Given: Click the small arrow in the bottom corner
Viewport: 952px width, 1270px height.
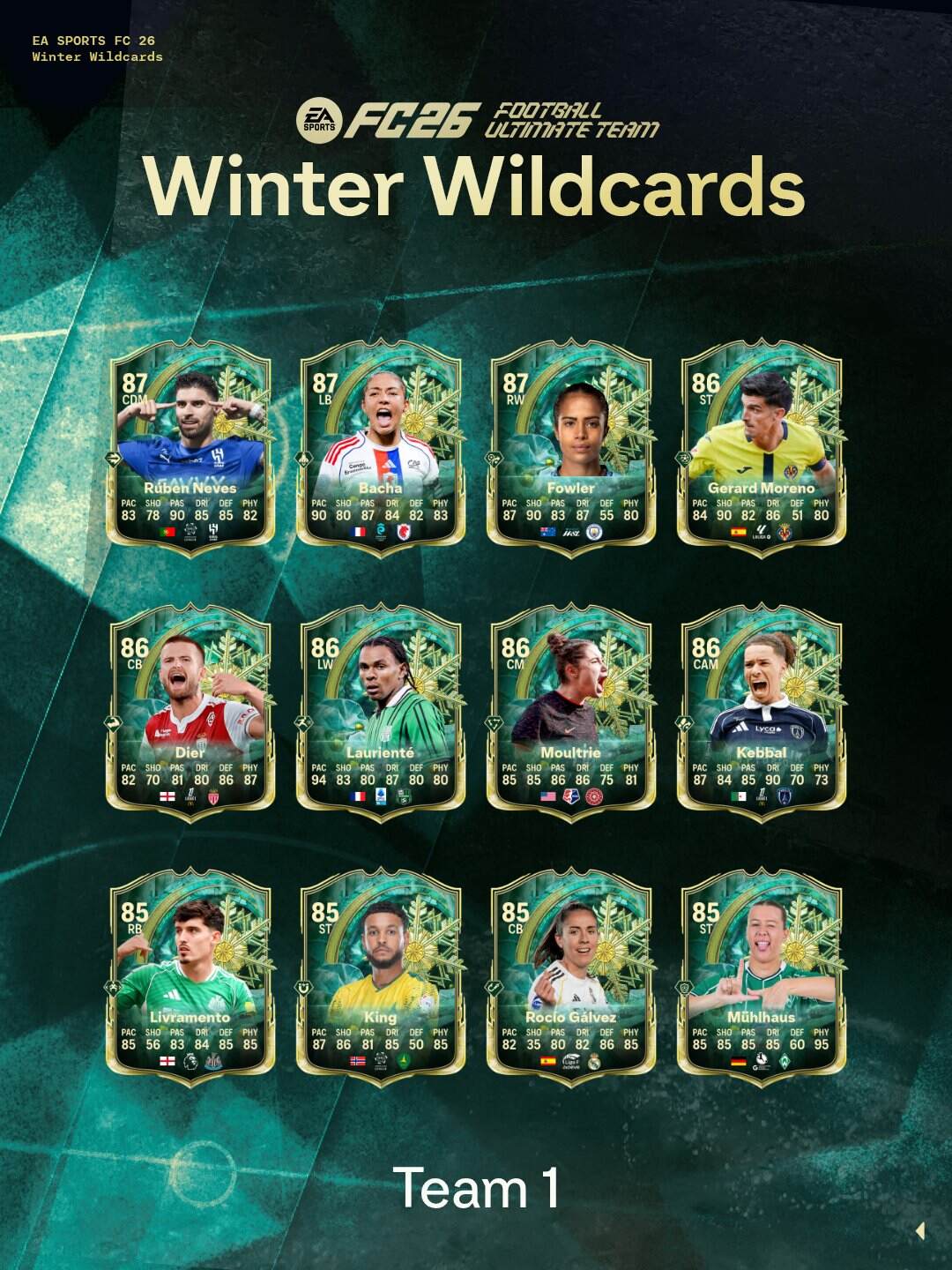Looking at the screenshot, I should click(x=920, y=1230).
